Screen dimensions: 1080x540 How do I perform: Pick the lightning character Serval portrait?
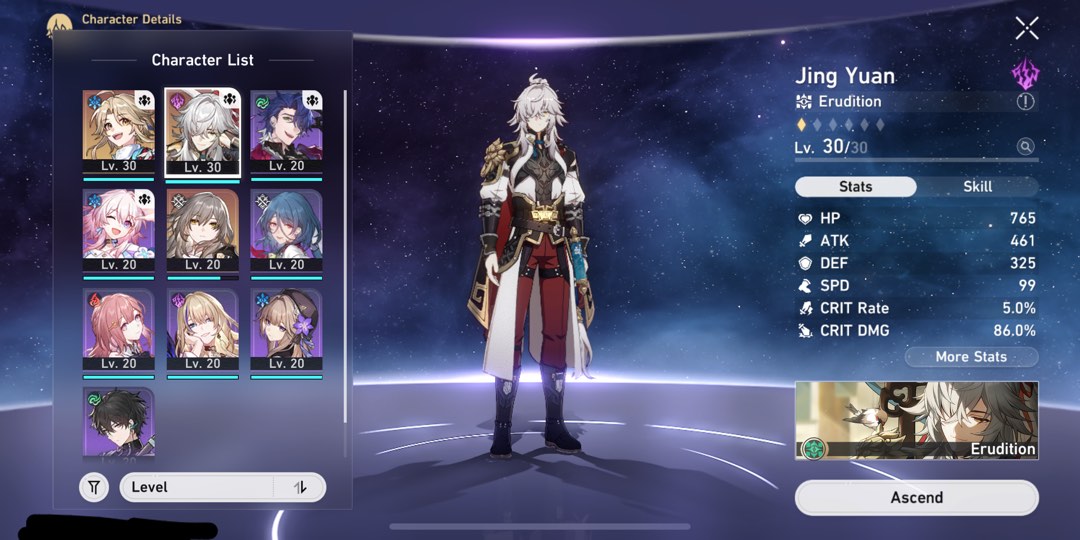202,329
